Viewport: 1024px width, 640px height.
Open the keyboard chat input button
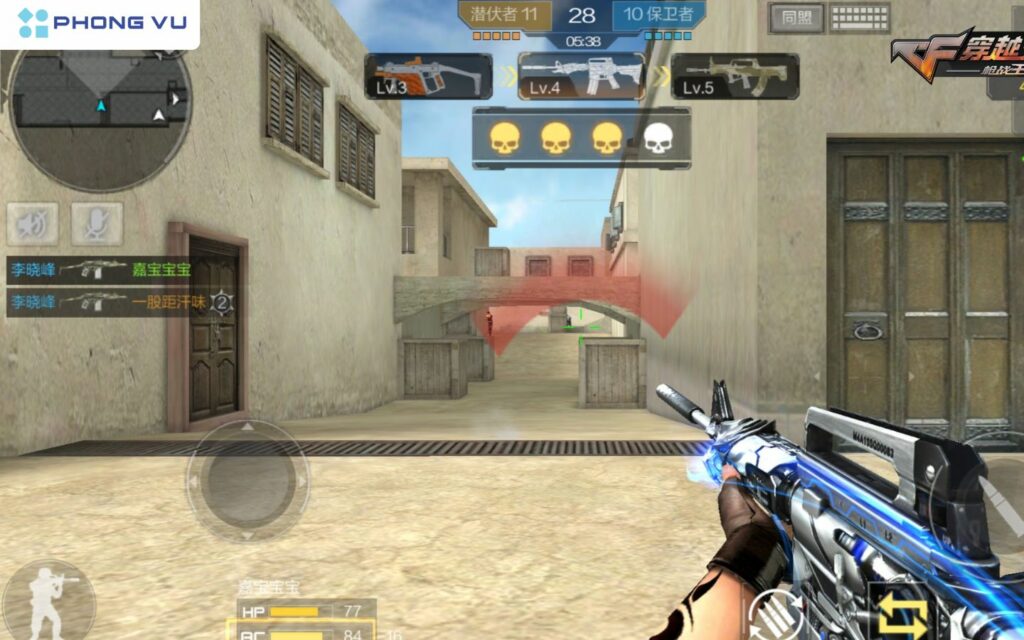pyautogui.click(x=860, y=17)
